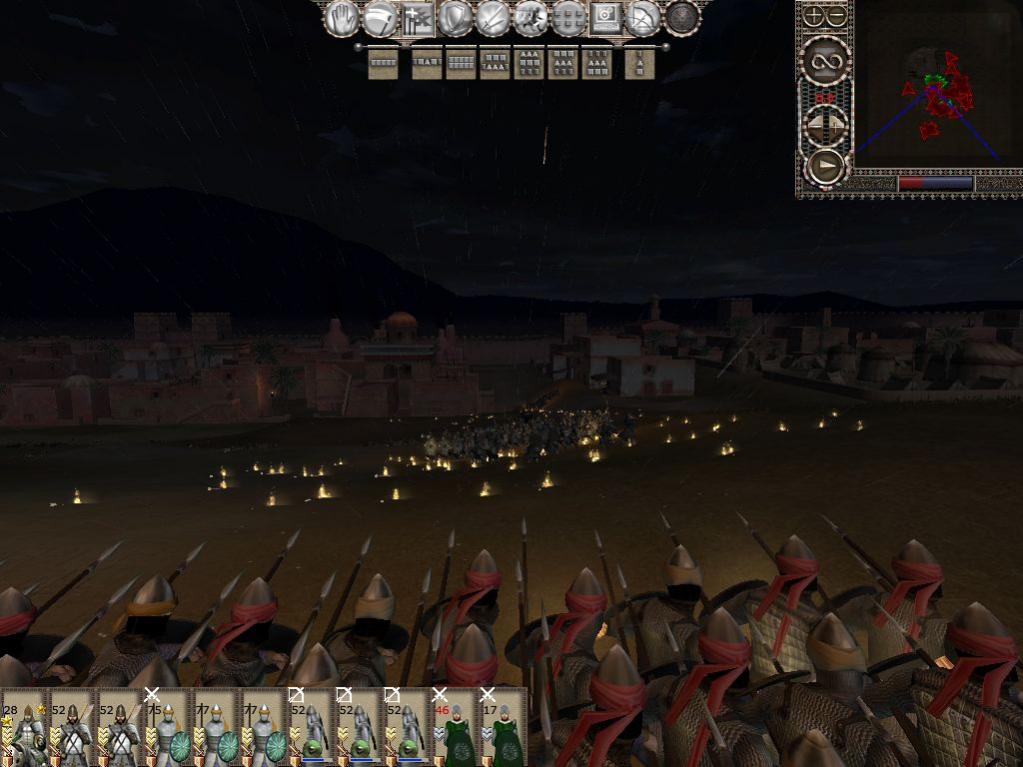Screen dimensions: 1023x767
Task: Toggle run mode with running man icon
Action: point(530,18)
